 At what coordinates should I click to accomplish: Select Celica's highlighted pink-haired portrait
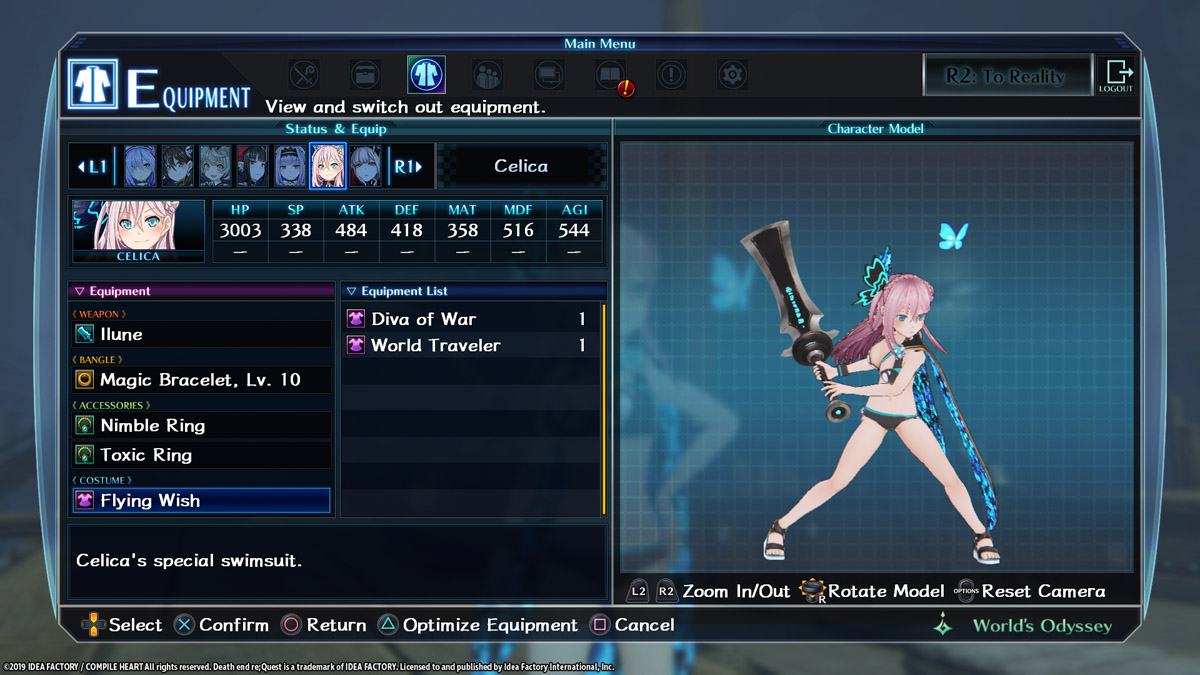(327, 167)
